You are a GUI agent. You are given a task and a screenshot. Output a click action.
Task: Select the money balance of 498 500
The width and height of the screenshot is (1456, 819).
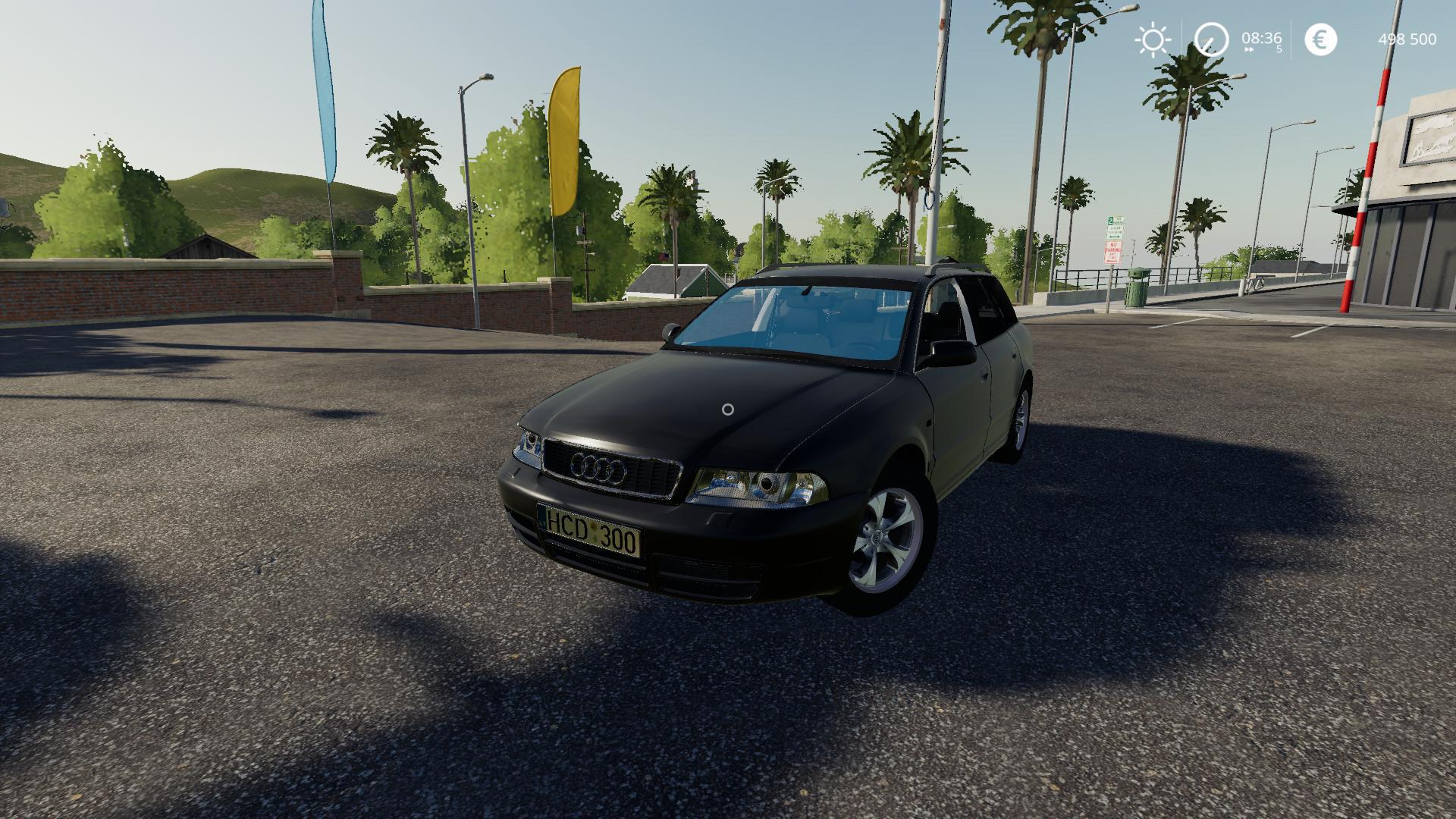click(1407, 37)
